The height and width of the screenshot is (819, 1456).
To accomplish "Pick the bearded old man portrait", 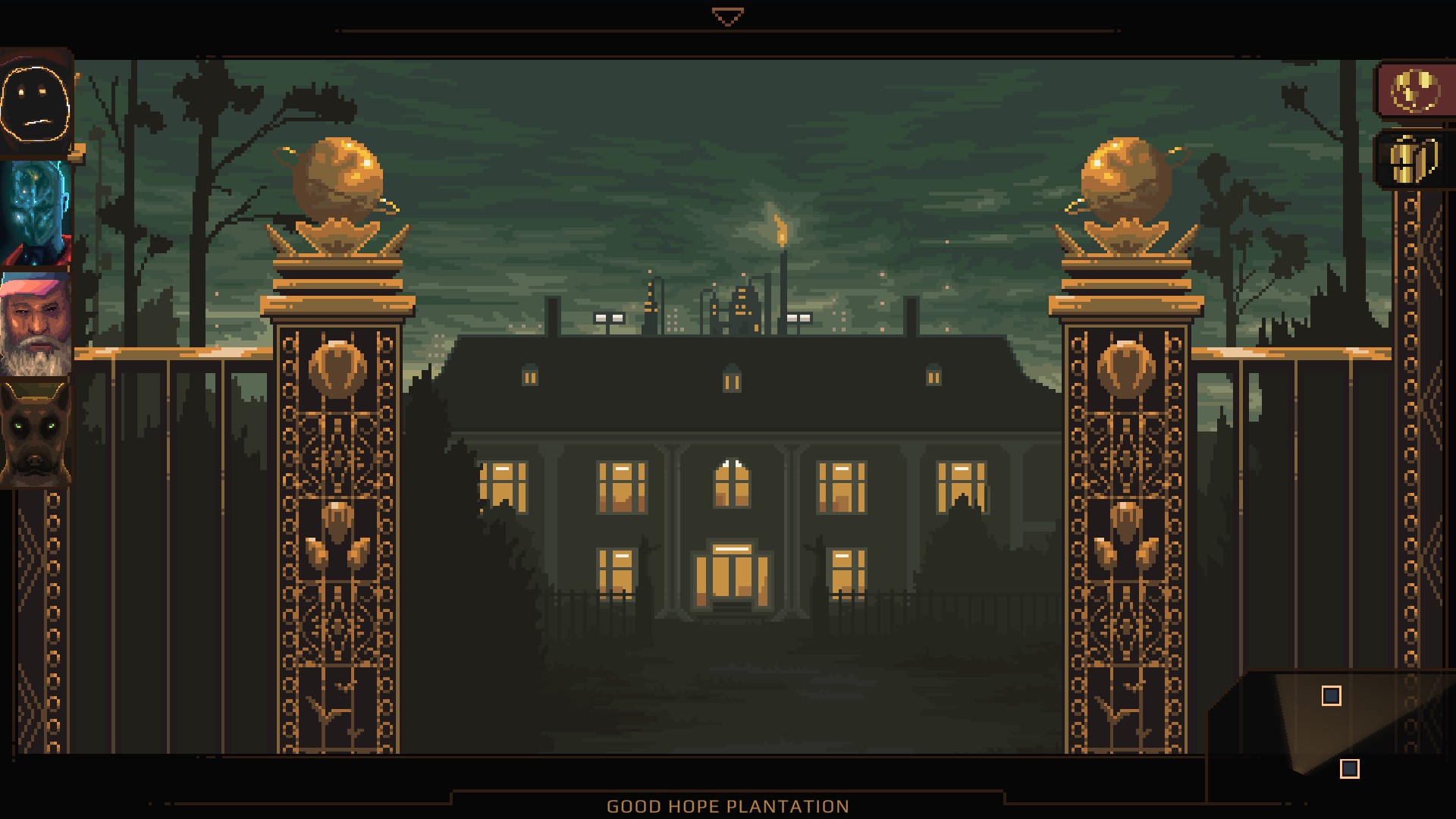I will 36,325.
